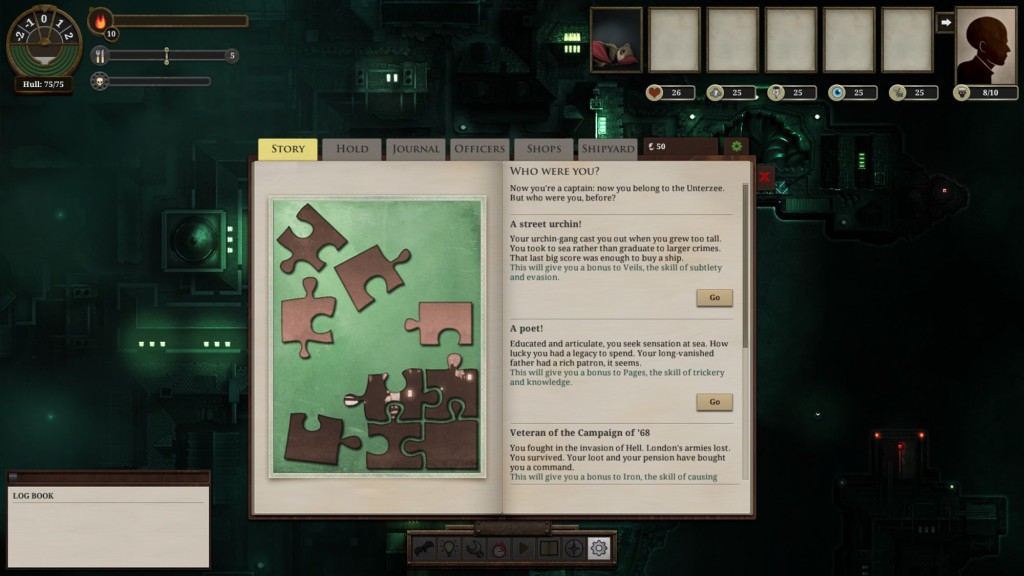
Task: Select the wrench icon in the bottom toolbar
Action: coord(474,548)
